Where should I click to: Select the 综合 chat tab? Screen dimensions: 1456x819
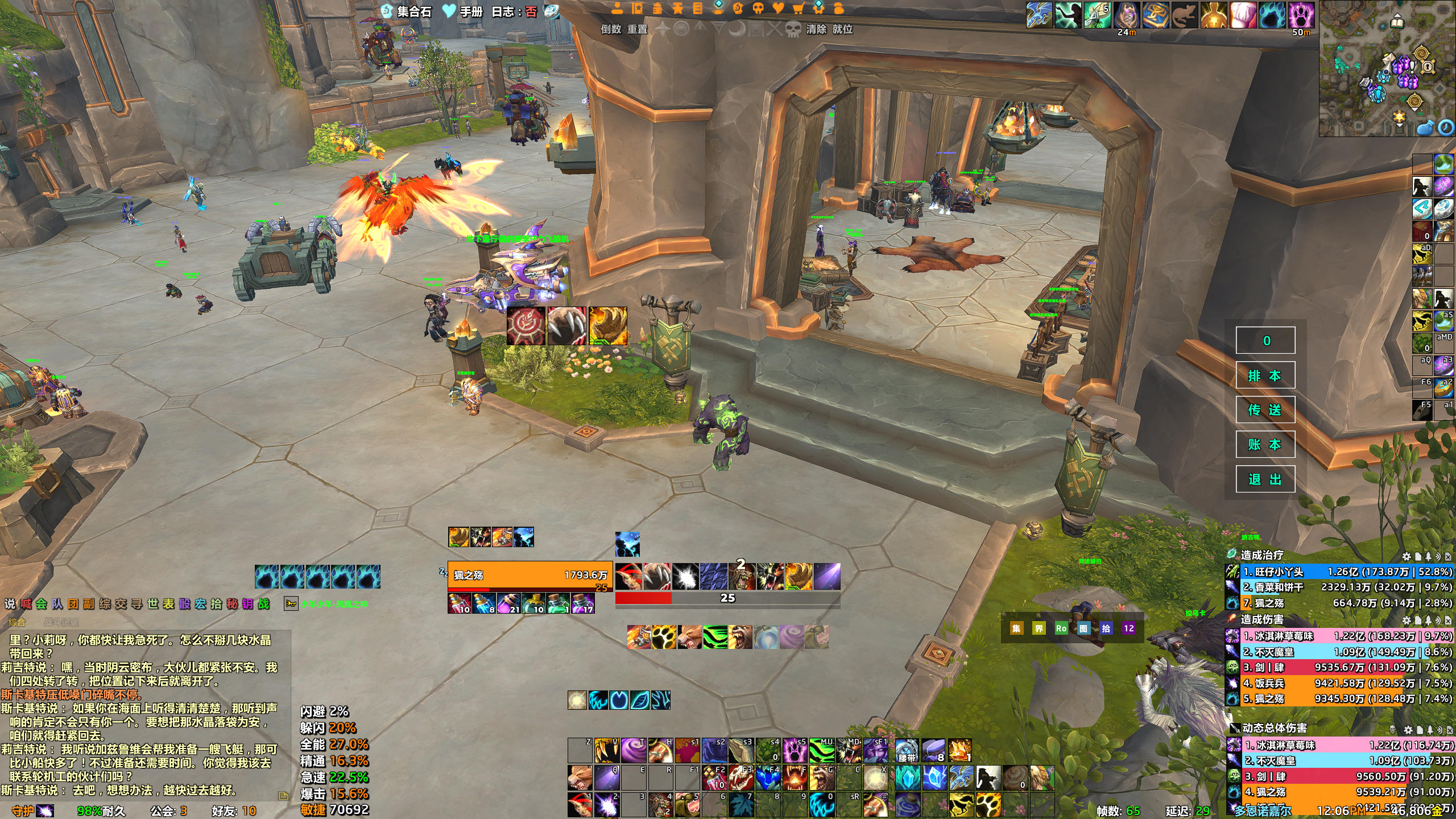point(17,622)
